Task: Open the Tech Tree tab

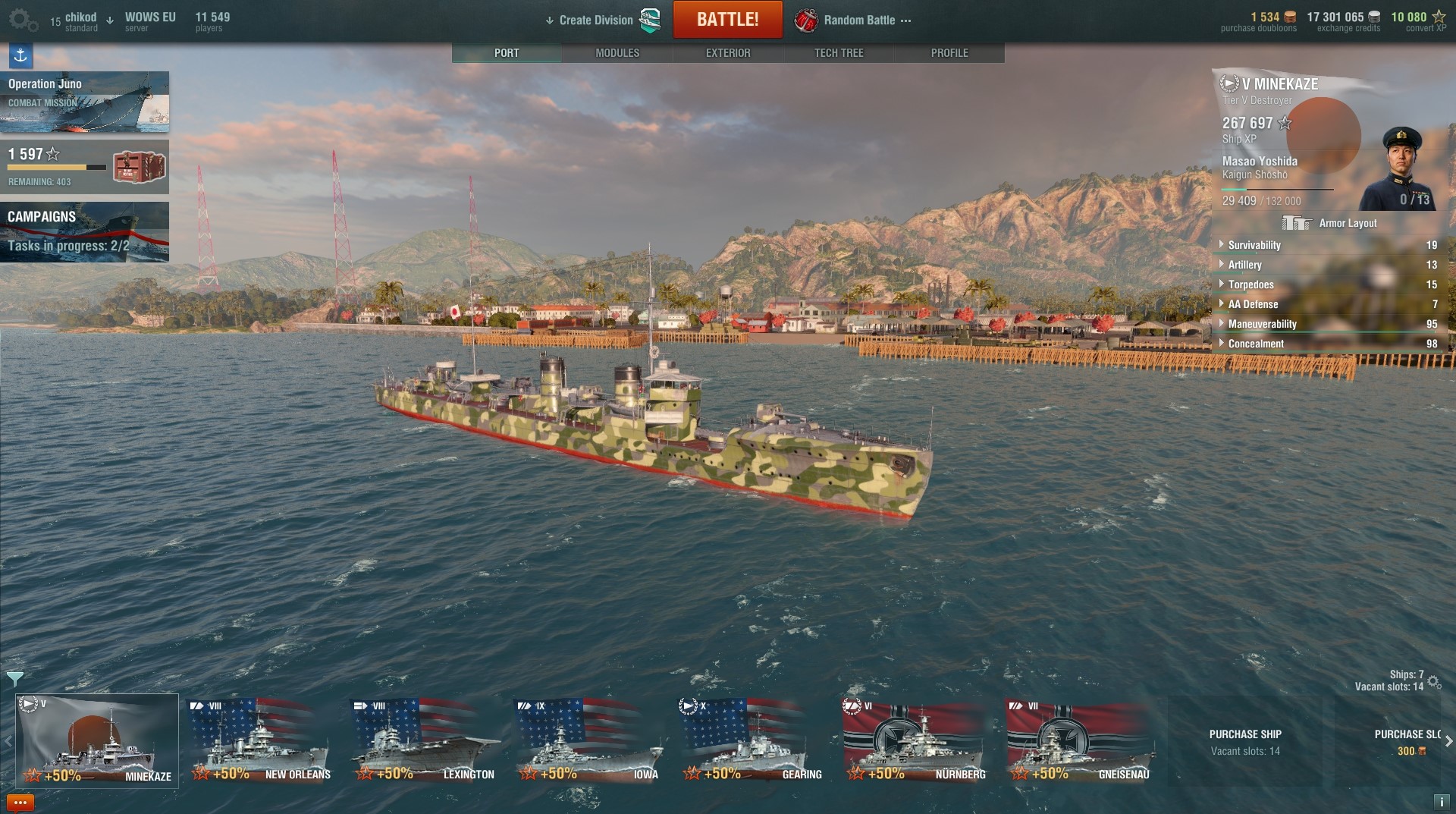Action: (x=839, y=53)
